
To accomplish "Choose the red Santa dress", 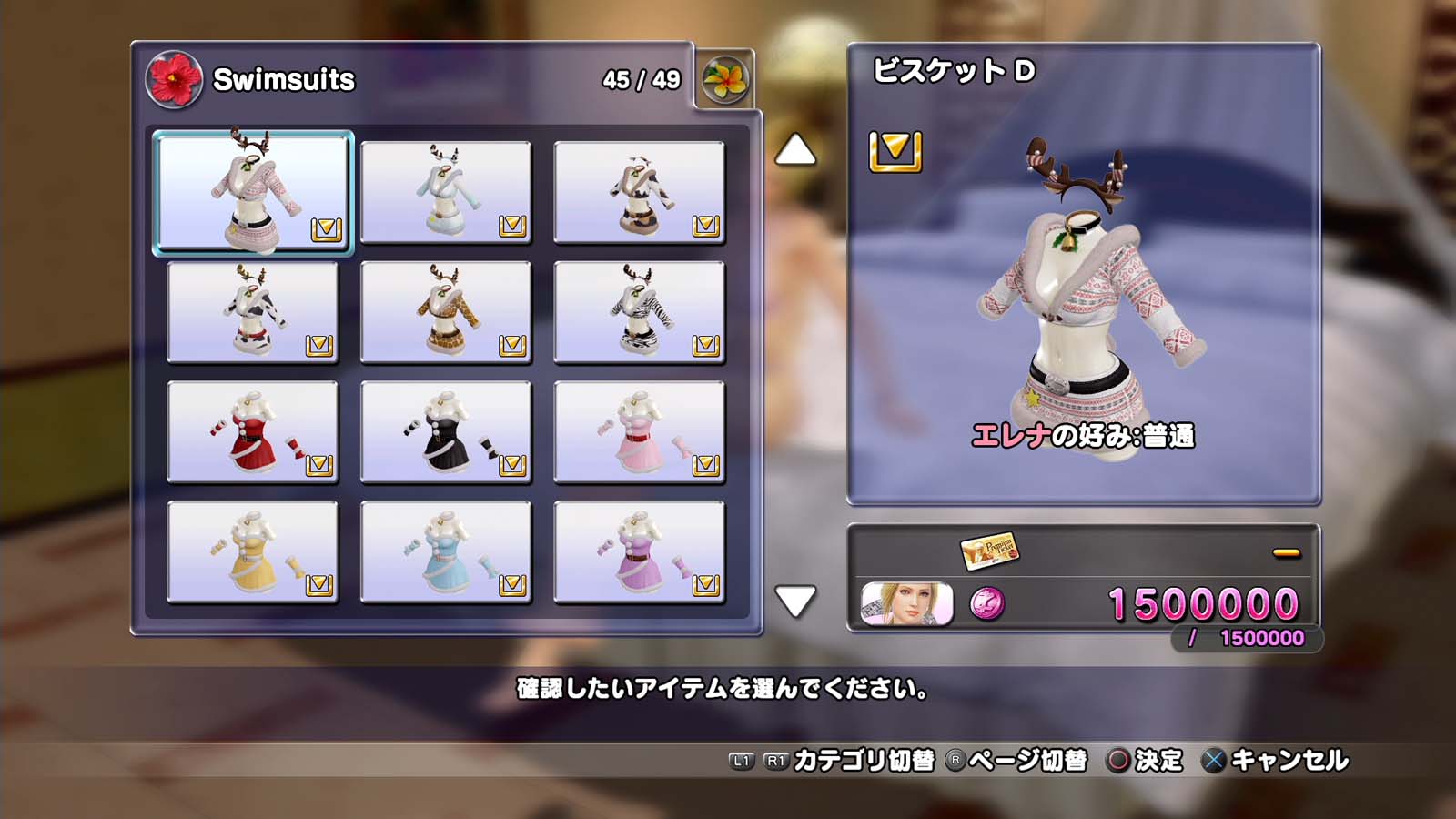I will (x=253, y=432).
